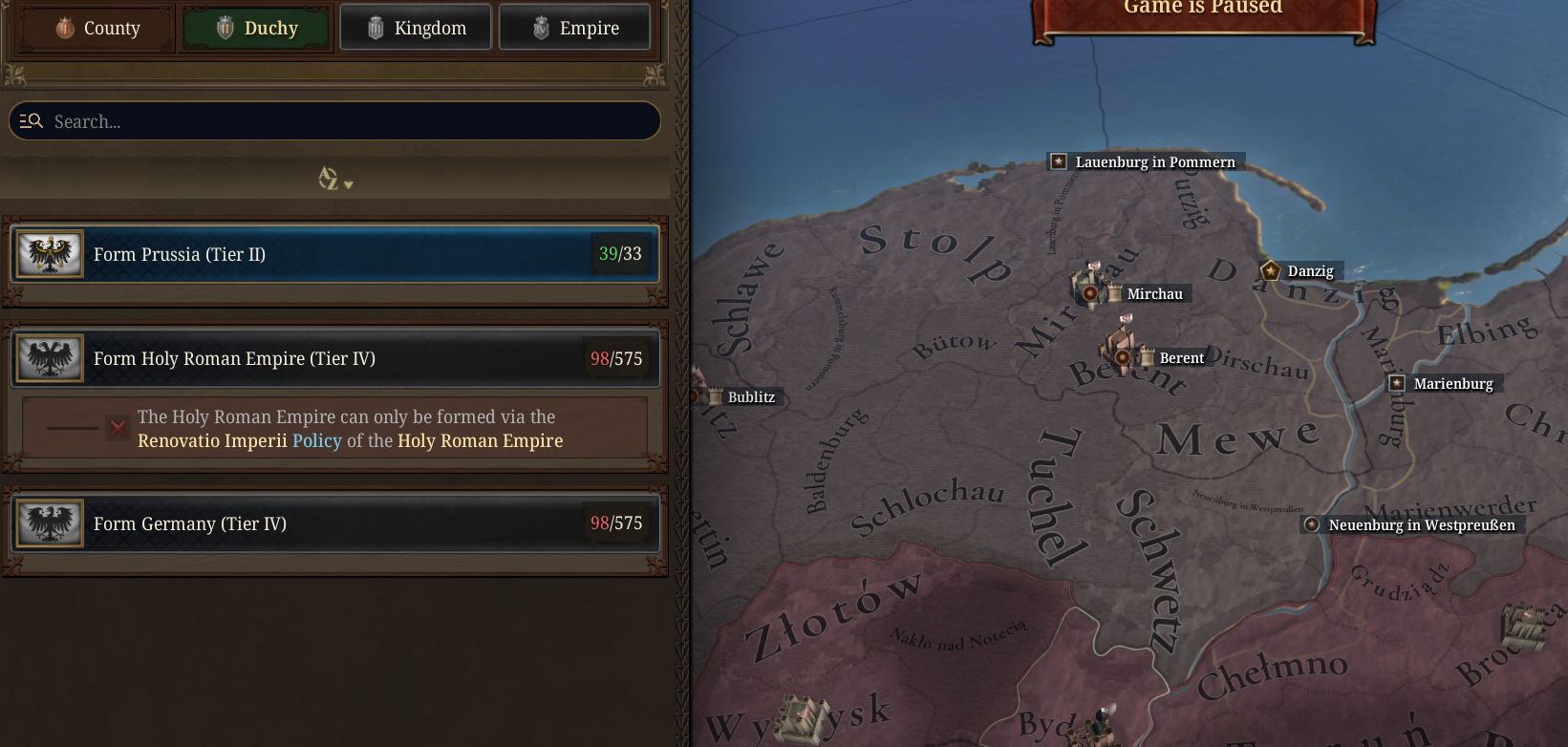
Task: Open the A-Z sort order dropdown
Action: pos(333,181)
